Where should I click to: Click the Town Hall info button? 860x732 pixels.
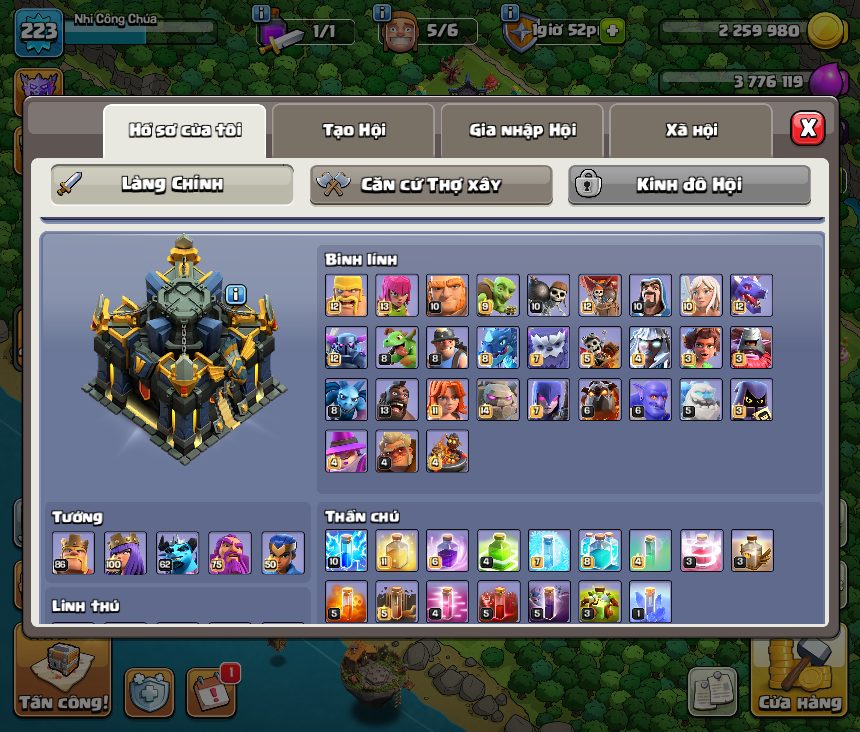click(x=236, y=294)
